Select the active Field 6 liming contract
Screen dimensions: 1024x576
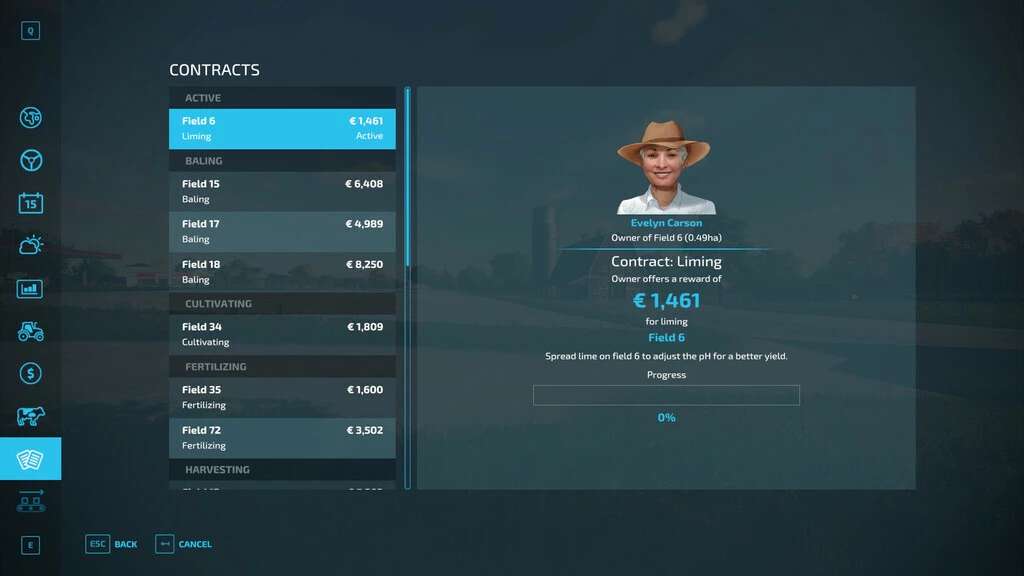tap(282, 129)
